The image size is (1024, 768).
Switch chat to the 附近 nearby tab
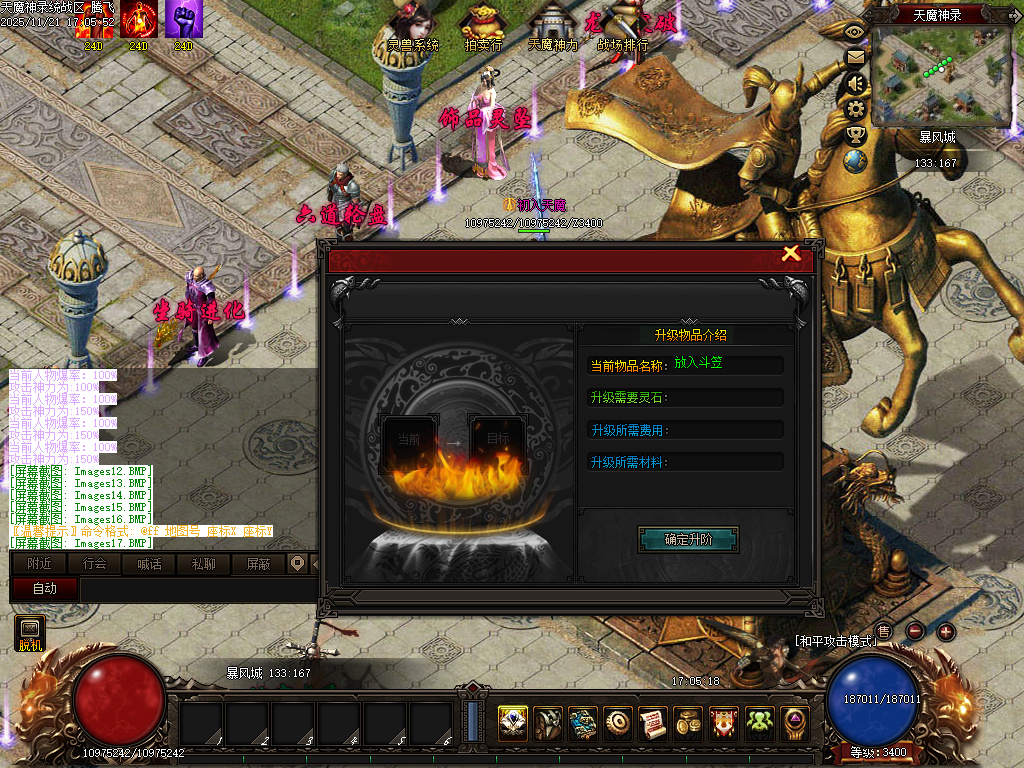click(x=40, y=564)
